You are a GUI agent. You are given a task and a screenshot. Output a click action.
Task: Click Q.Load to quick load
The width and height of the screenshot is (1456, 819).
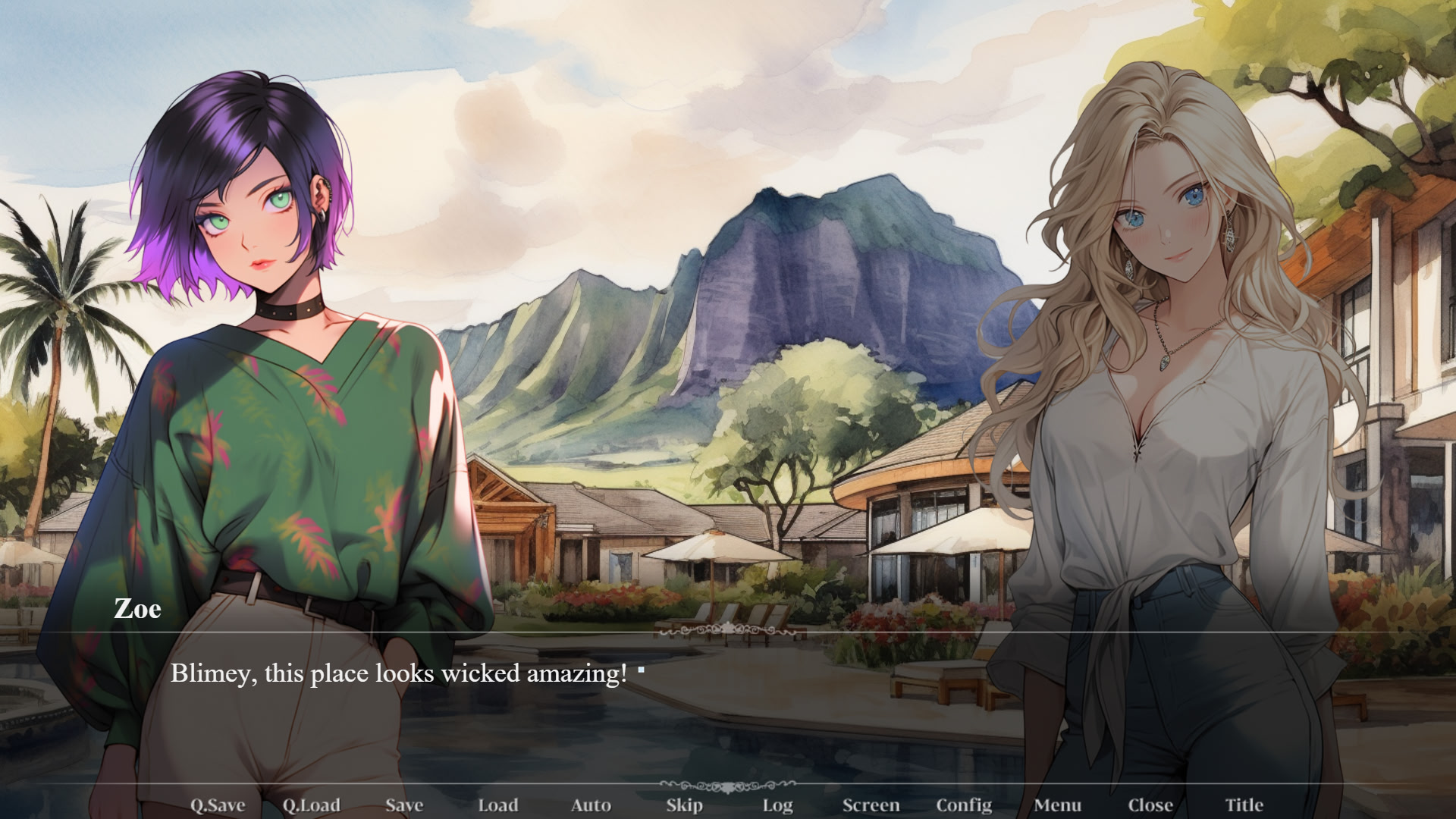click(x=311, y=805)
